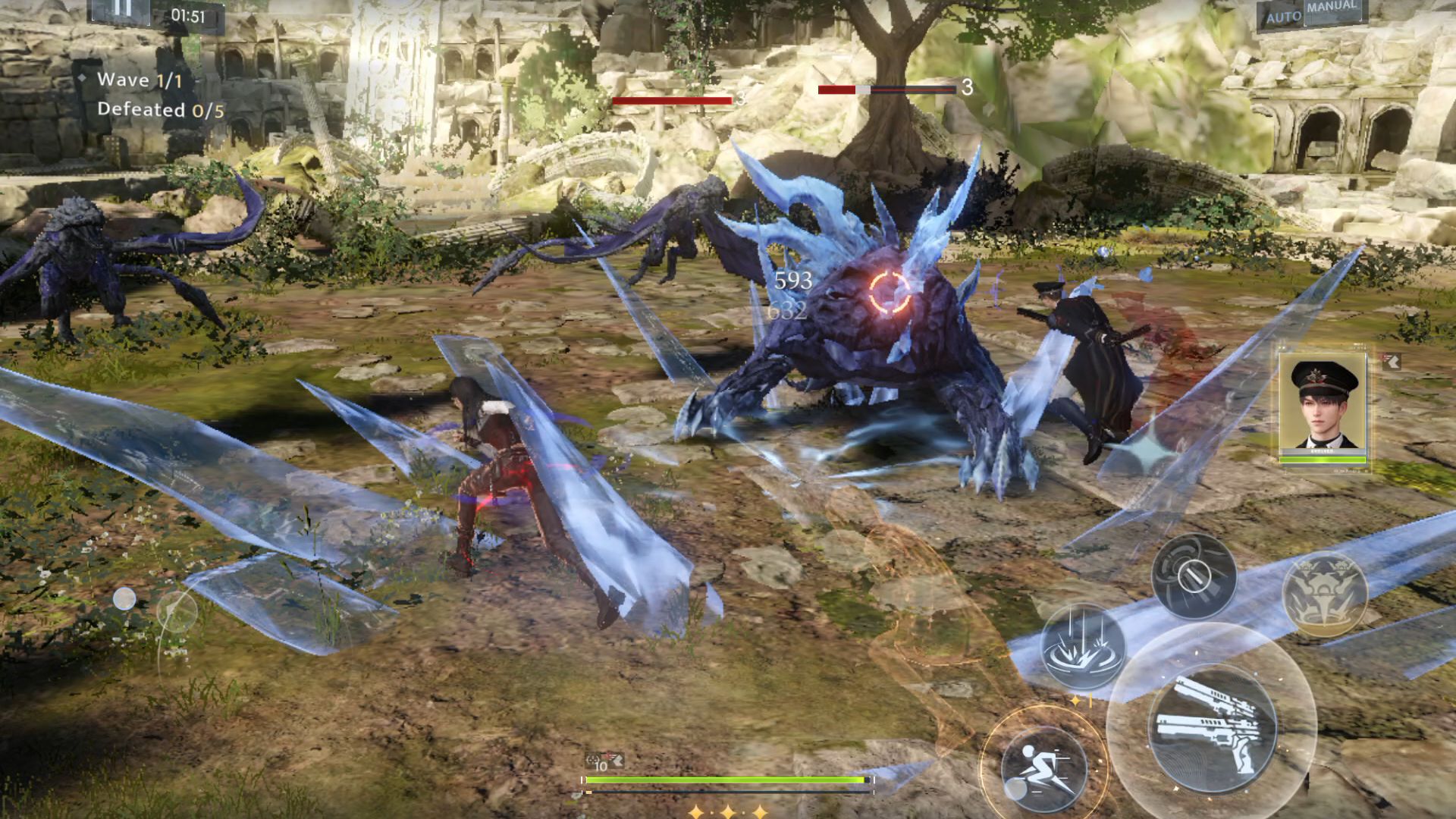Unleash the crowned emblem ultimate skill
The height and width of the screenshot is (819, 1456).
pos(1324,593)
